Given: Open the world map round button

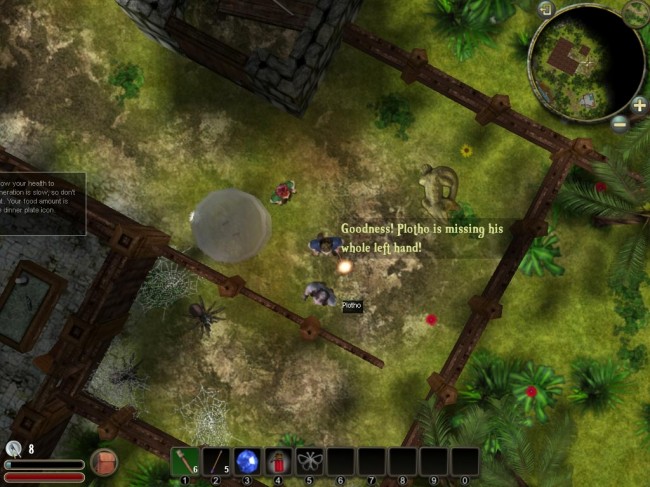Looking at the screenshot, I should [636, 14].
